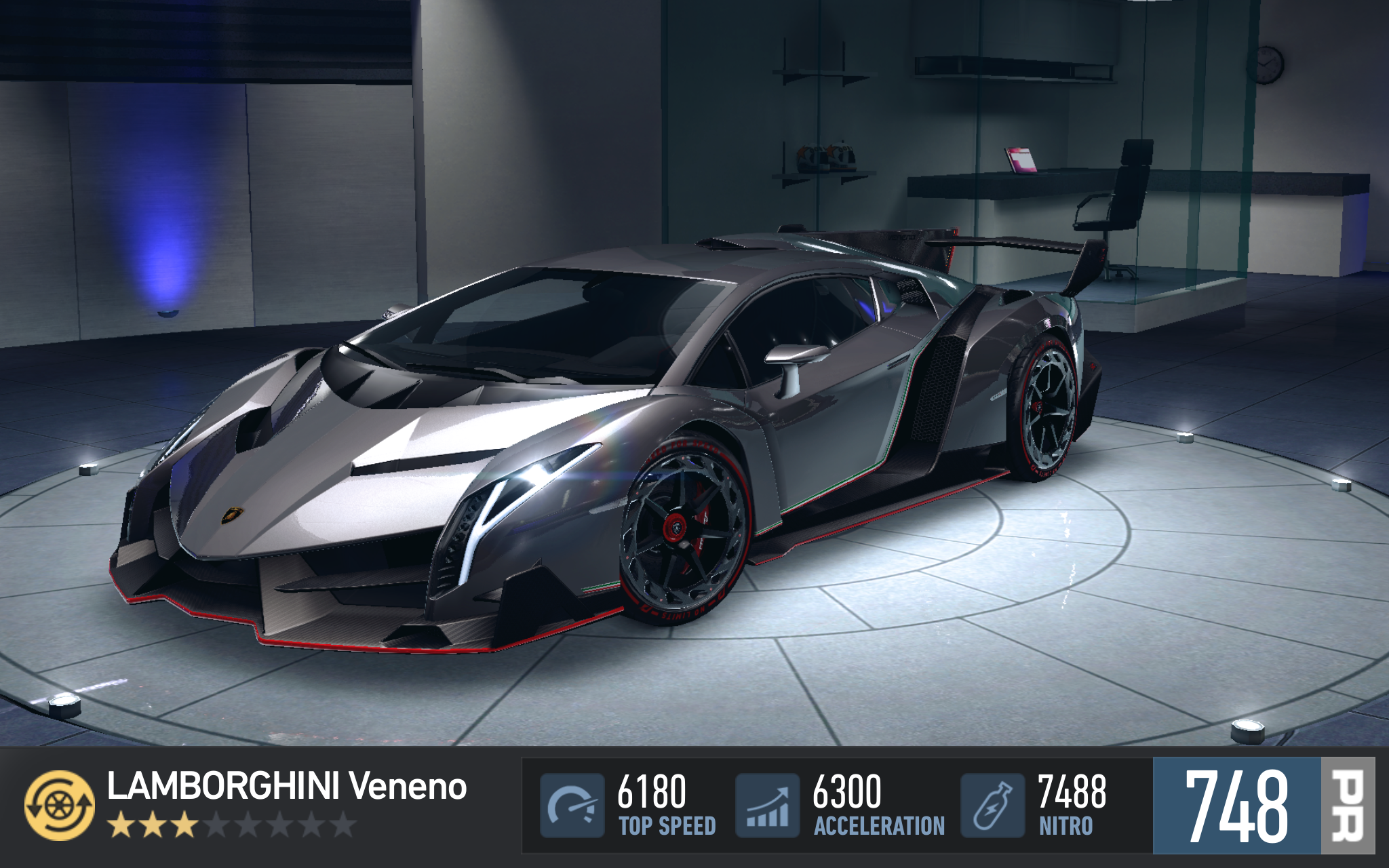Select the Top Speed speedometer icon
Viewport: 1389px width, 868px height.
click(x=572, y=806)
